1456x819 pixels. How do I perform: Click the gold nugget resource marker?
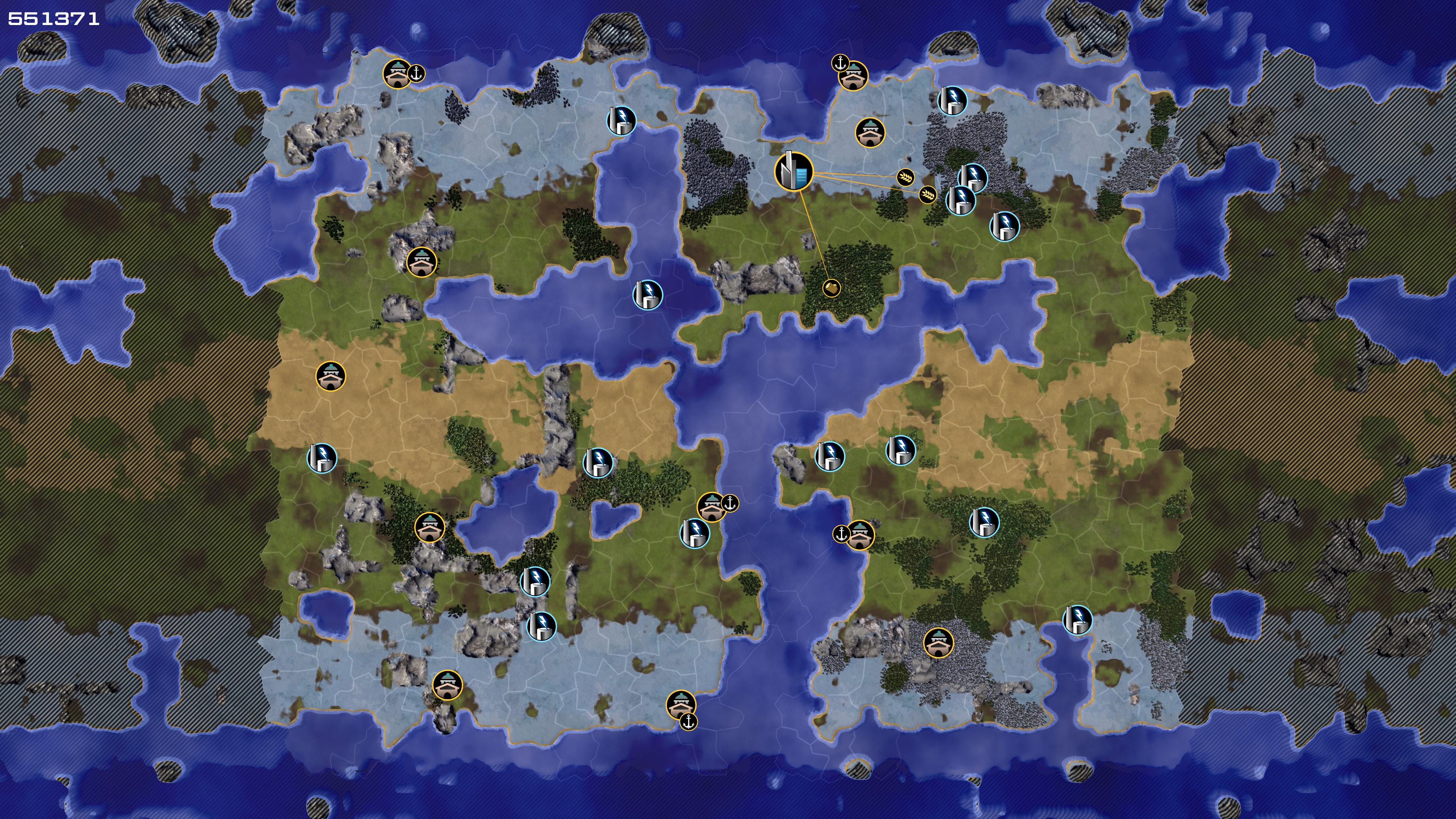point(832,288)
